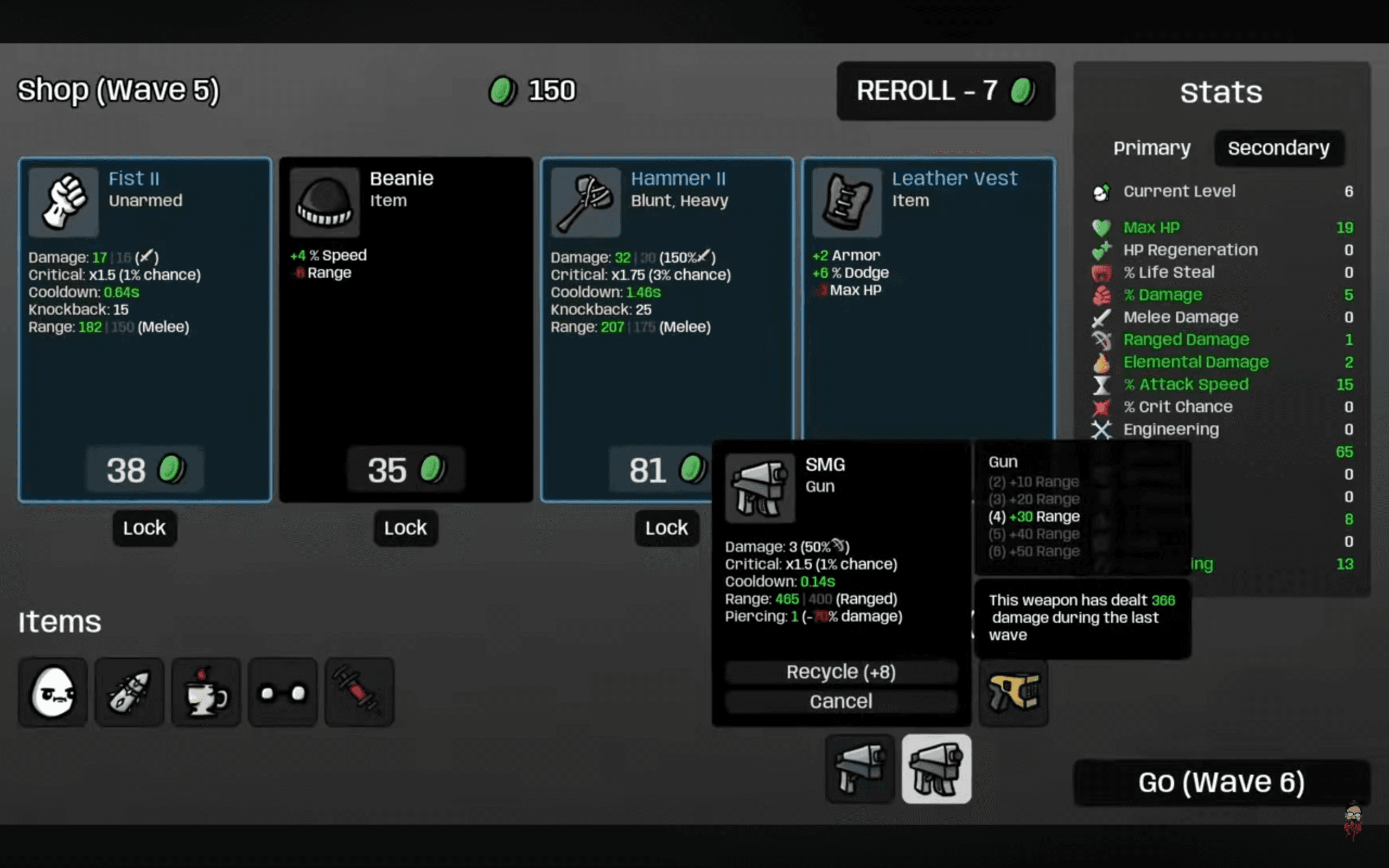The height and width of the screenshot is (868, 1389).
Task: Start Wave 6 with Go button
Action: 1221,782
